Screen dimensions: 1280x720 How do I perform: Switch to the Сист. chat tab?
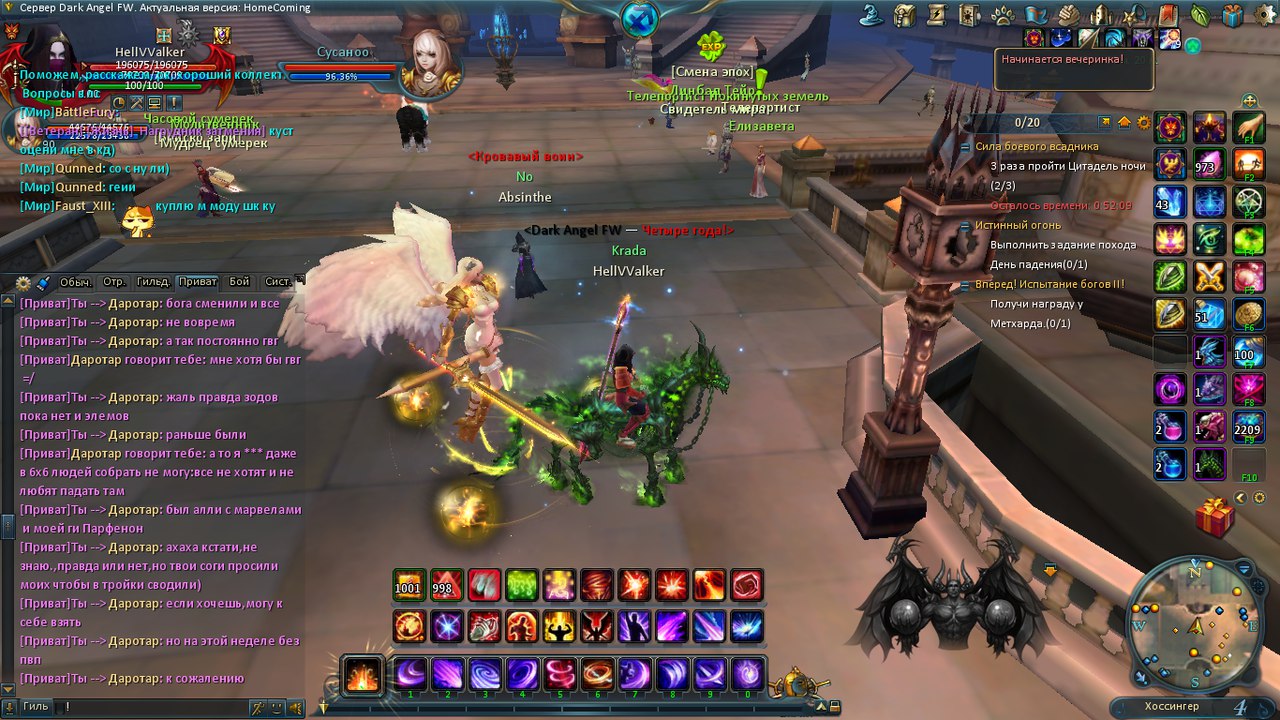(x=278, y=282)
